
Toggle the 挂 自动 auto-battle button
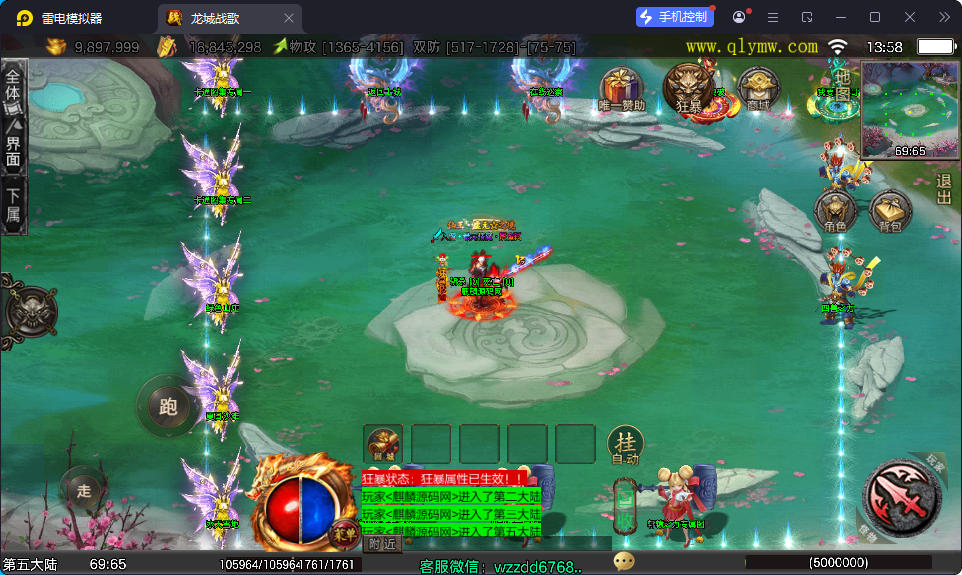click(625, 444)
